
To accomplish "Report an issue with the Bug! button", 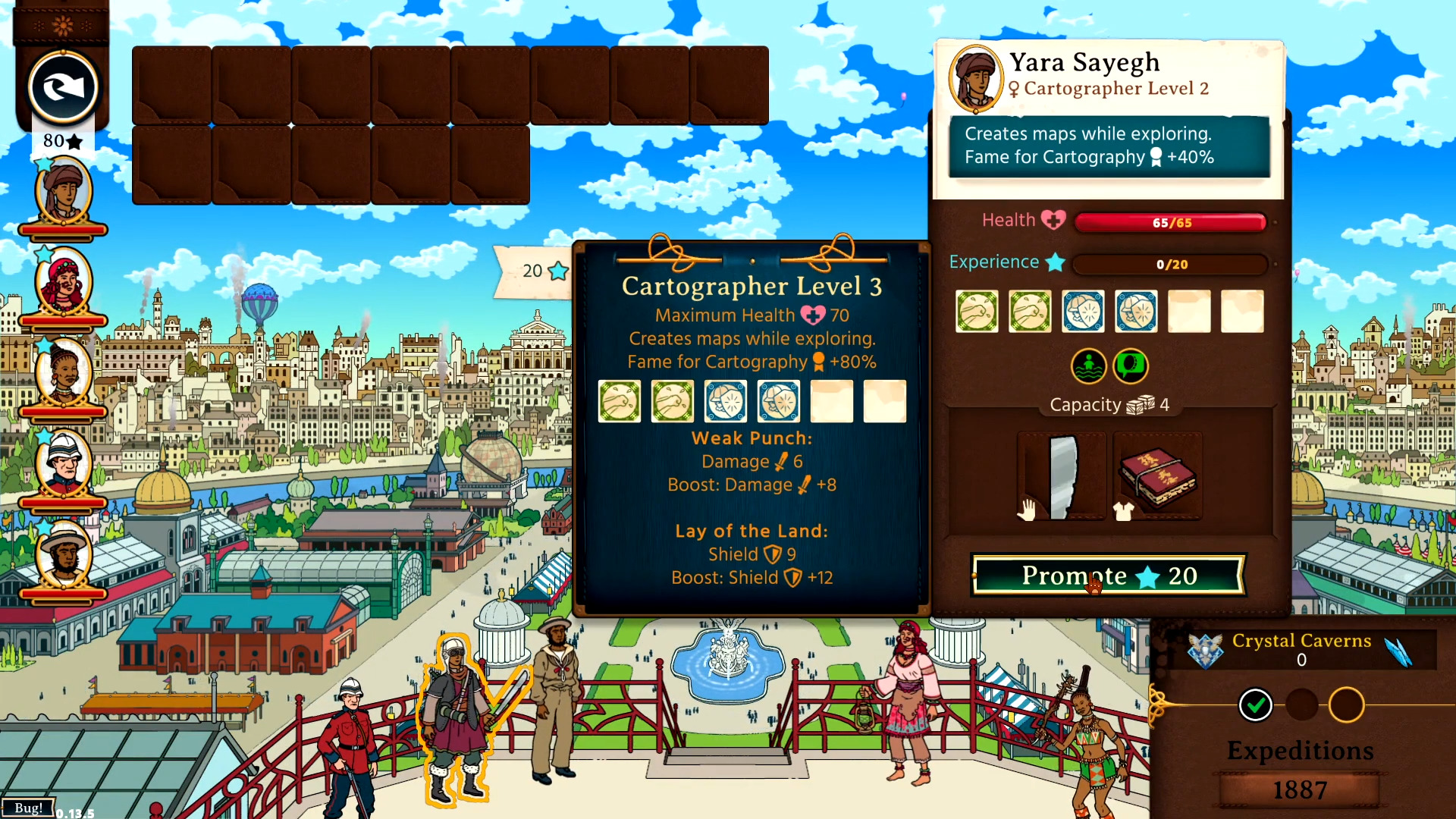I will point(28,808).
